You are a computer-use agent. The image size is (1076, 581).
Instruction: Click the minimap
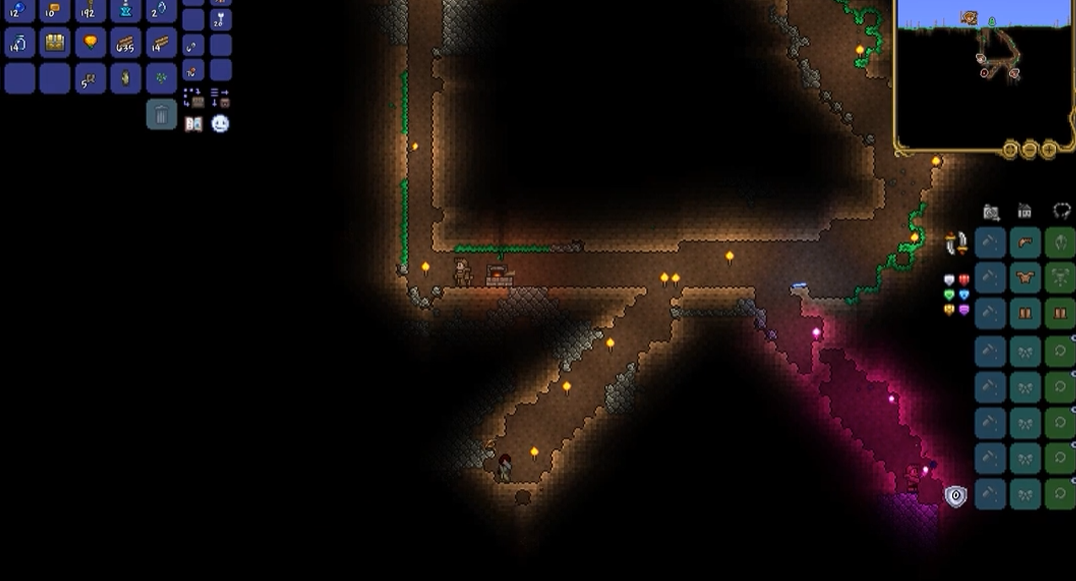point(982,72)
